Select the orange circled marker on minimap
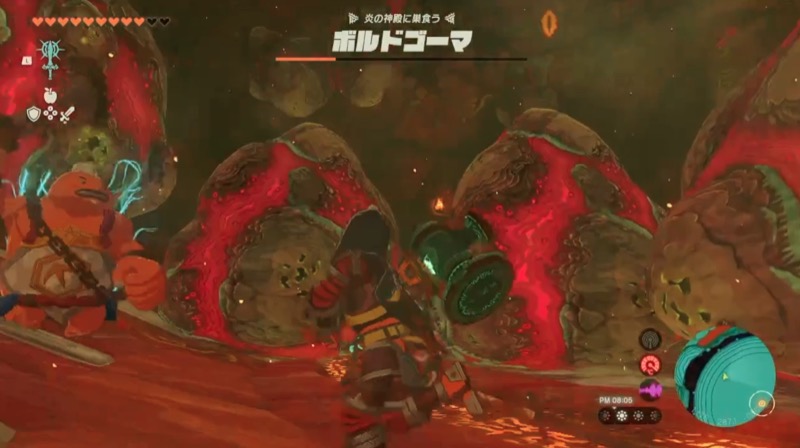This screenshot has height=448, width=800. [x=759, y=404]
